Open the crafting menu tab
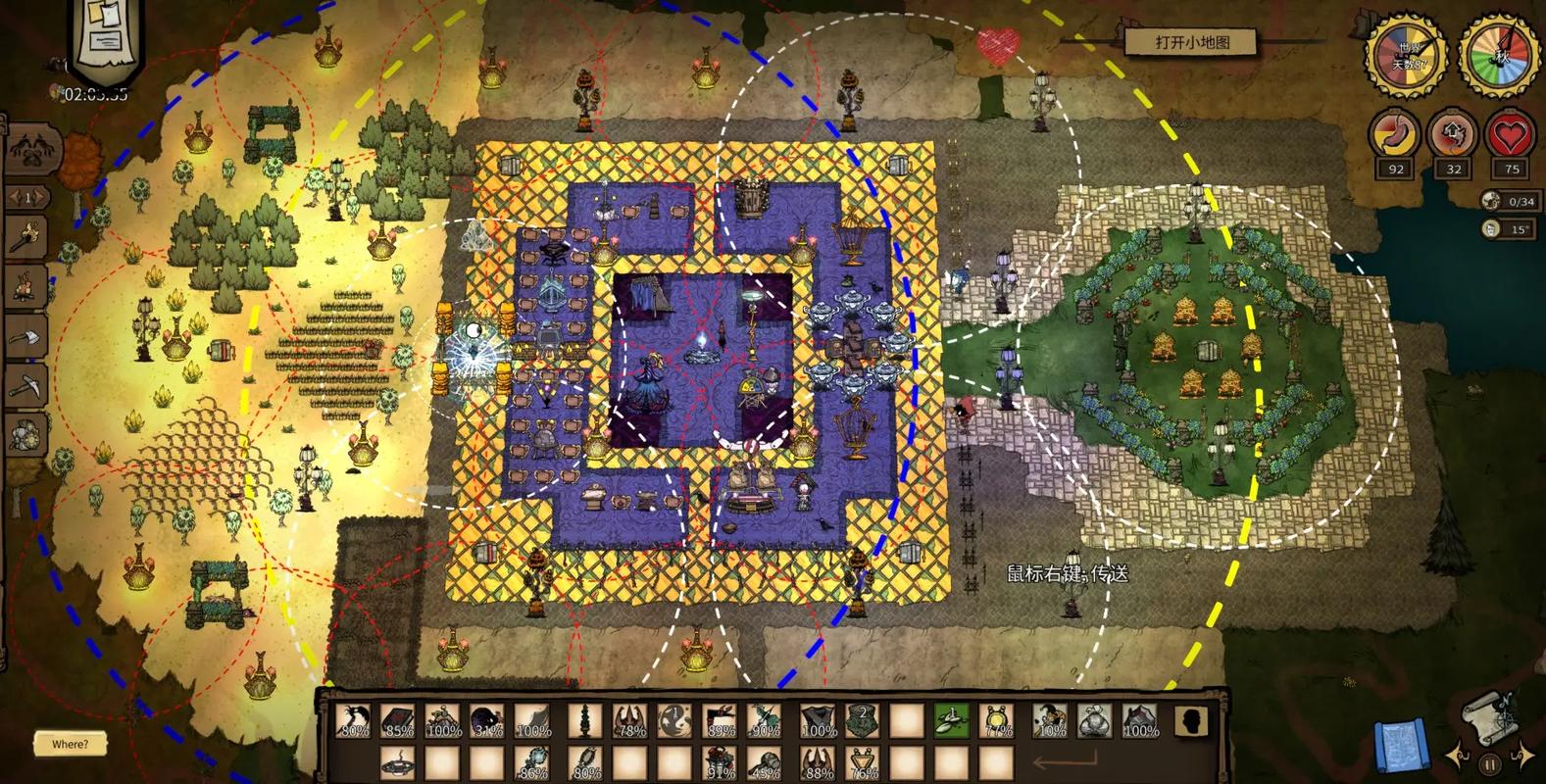The image size is (1546, 784). click(x=33, y=150)
